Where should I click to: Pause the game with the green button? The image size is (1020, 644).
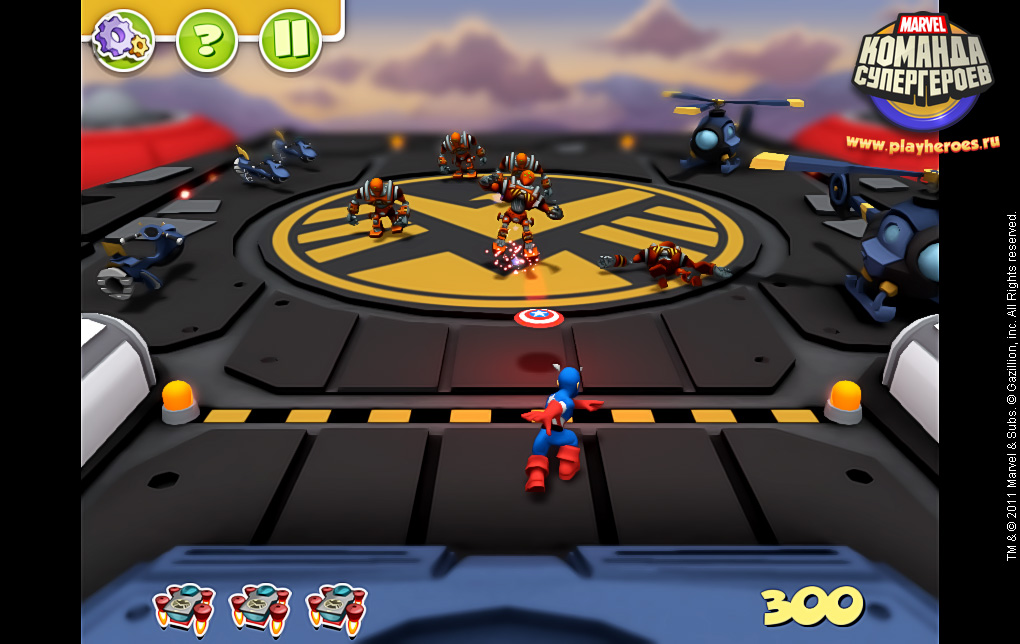tap(290, 40)
